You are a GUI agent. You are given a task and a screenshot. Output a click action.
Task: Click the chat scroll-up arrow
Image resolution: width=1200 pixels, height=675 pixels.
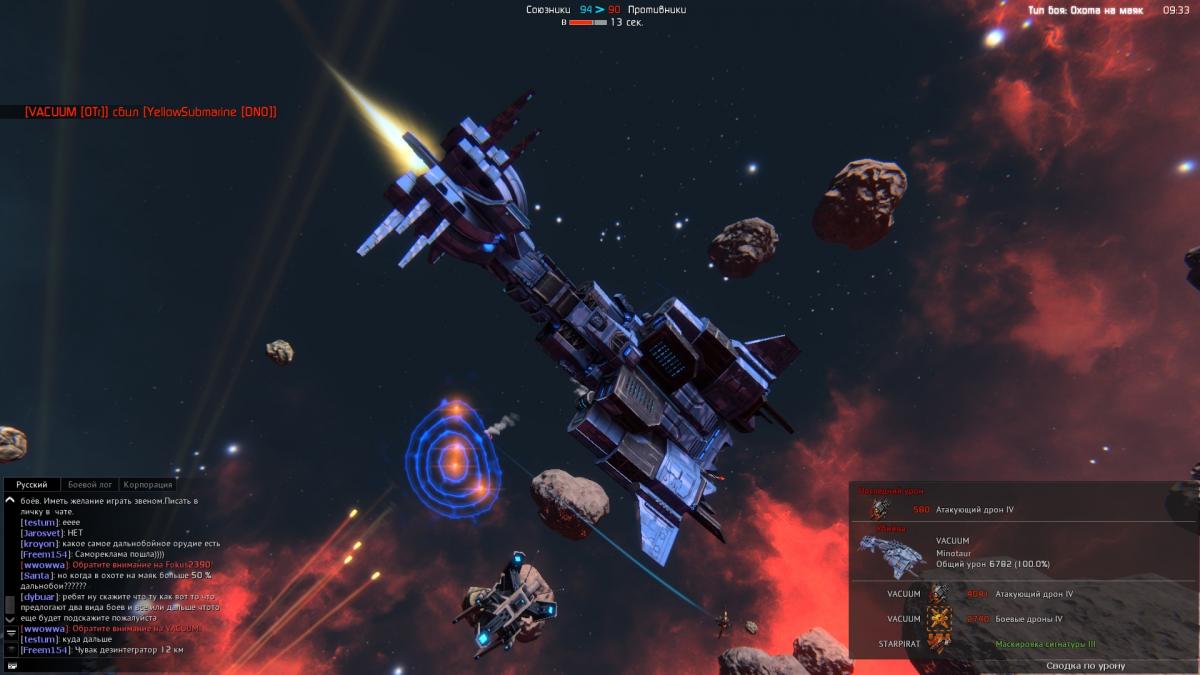[10, 499]
